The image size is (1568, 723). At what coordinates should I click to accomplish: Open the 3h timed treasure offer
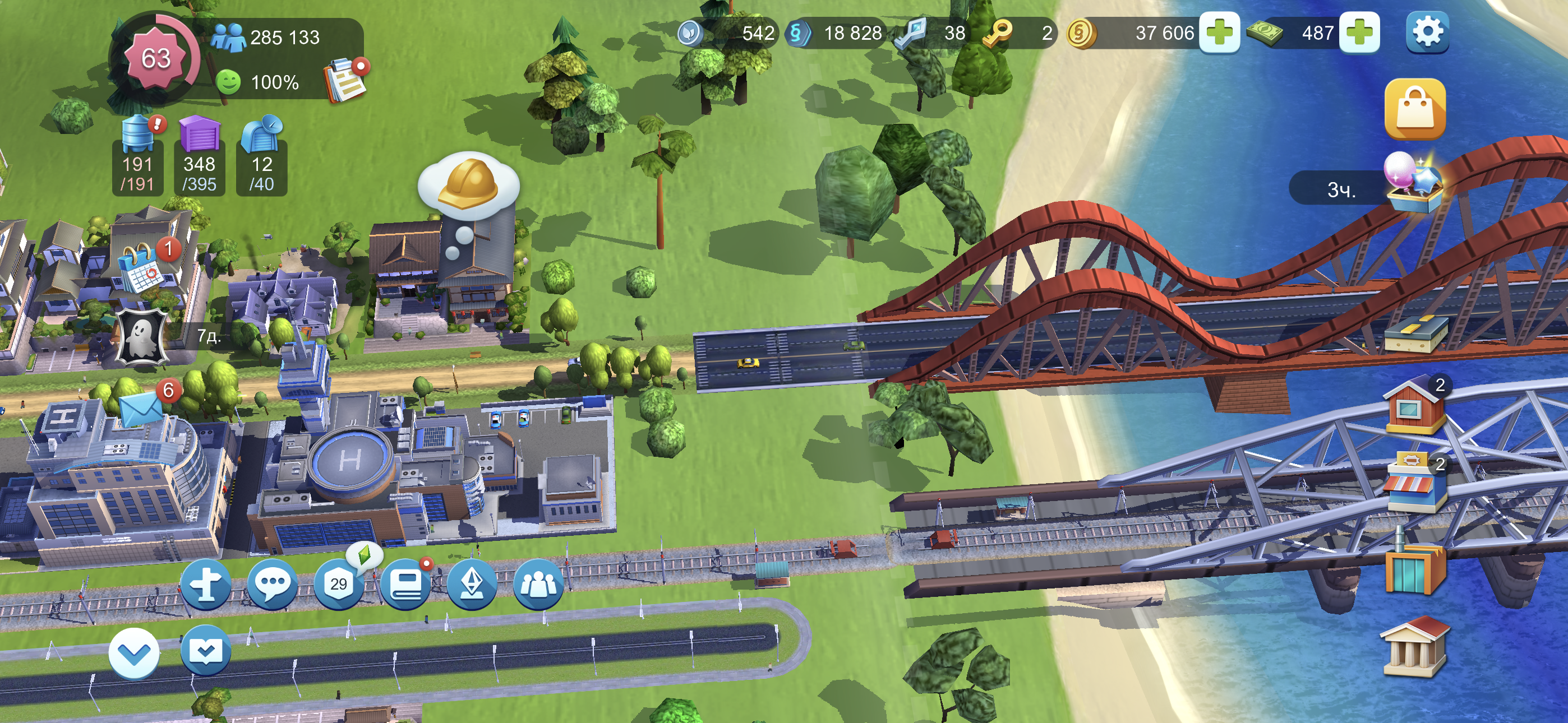pyautogui.click(x=1412, y=183)
